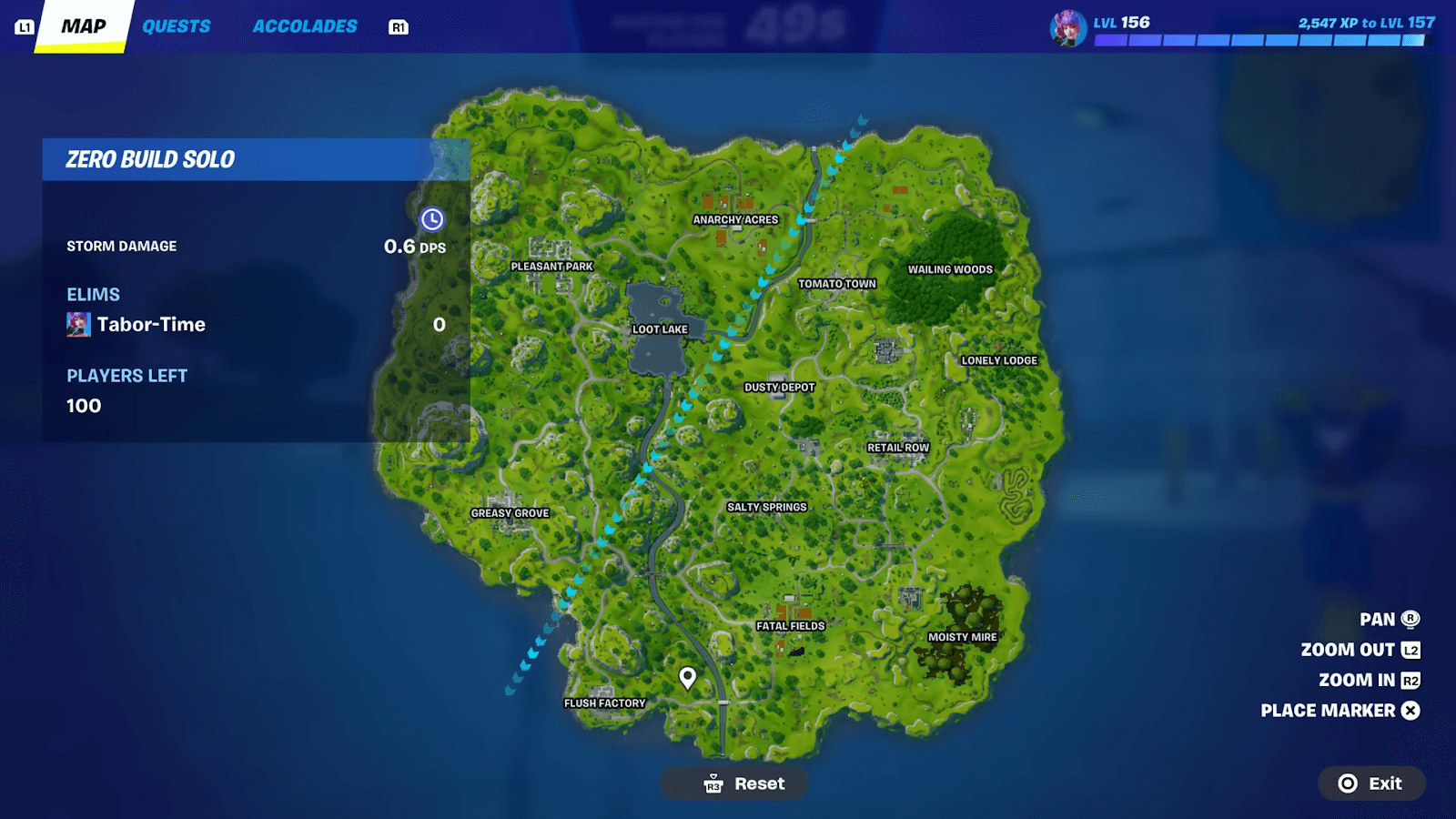Click the clock storm timer icon
Viewport: 1456px width, 819px height.
pos(432,218)
